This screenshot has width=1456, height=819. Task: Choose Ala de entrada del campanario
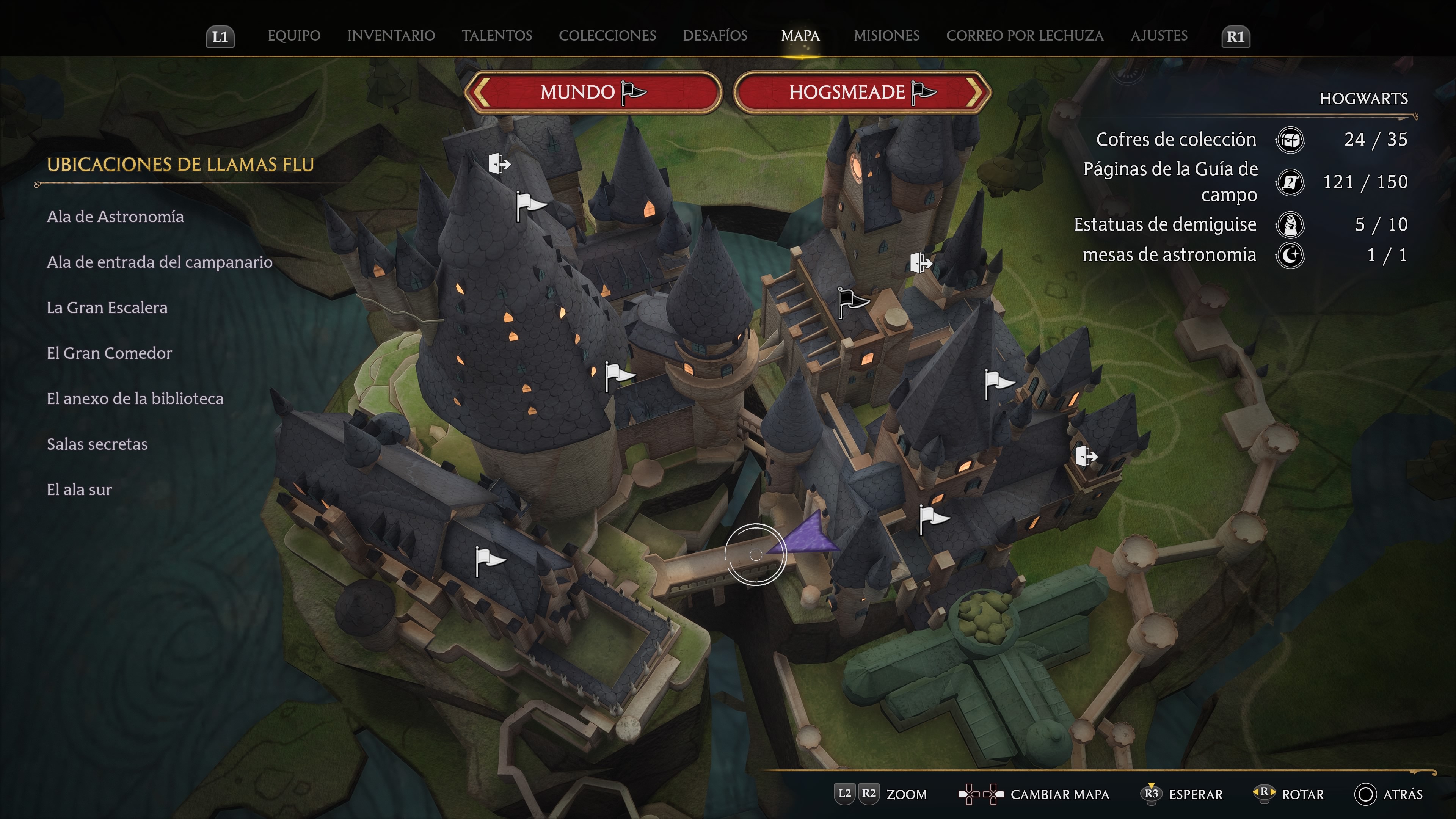point(159,262)
